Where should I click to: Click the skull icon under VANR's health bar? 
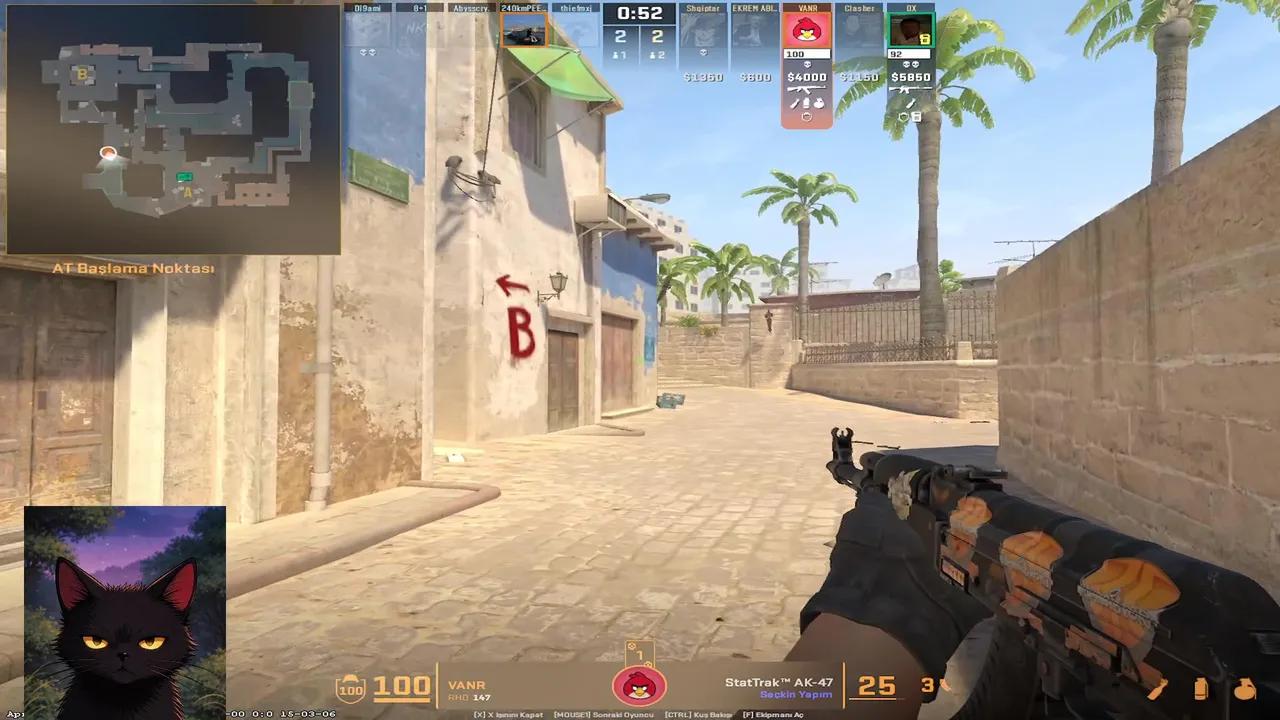click(807, 63)
